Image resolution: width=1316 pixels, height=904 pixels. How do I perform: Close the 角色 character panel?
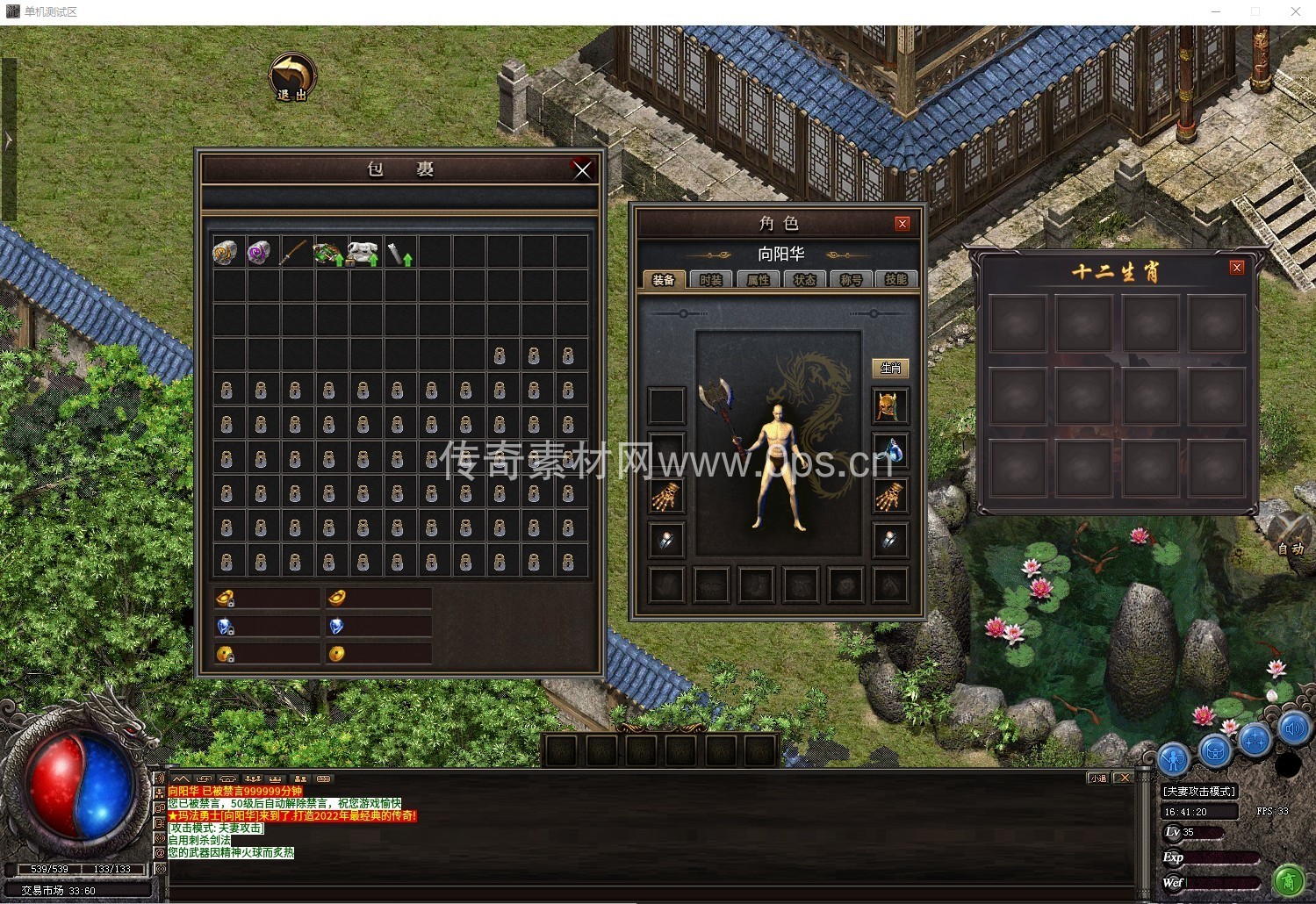pos(902,224)
